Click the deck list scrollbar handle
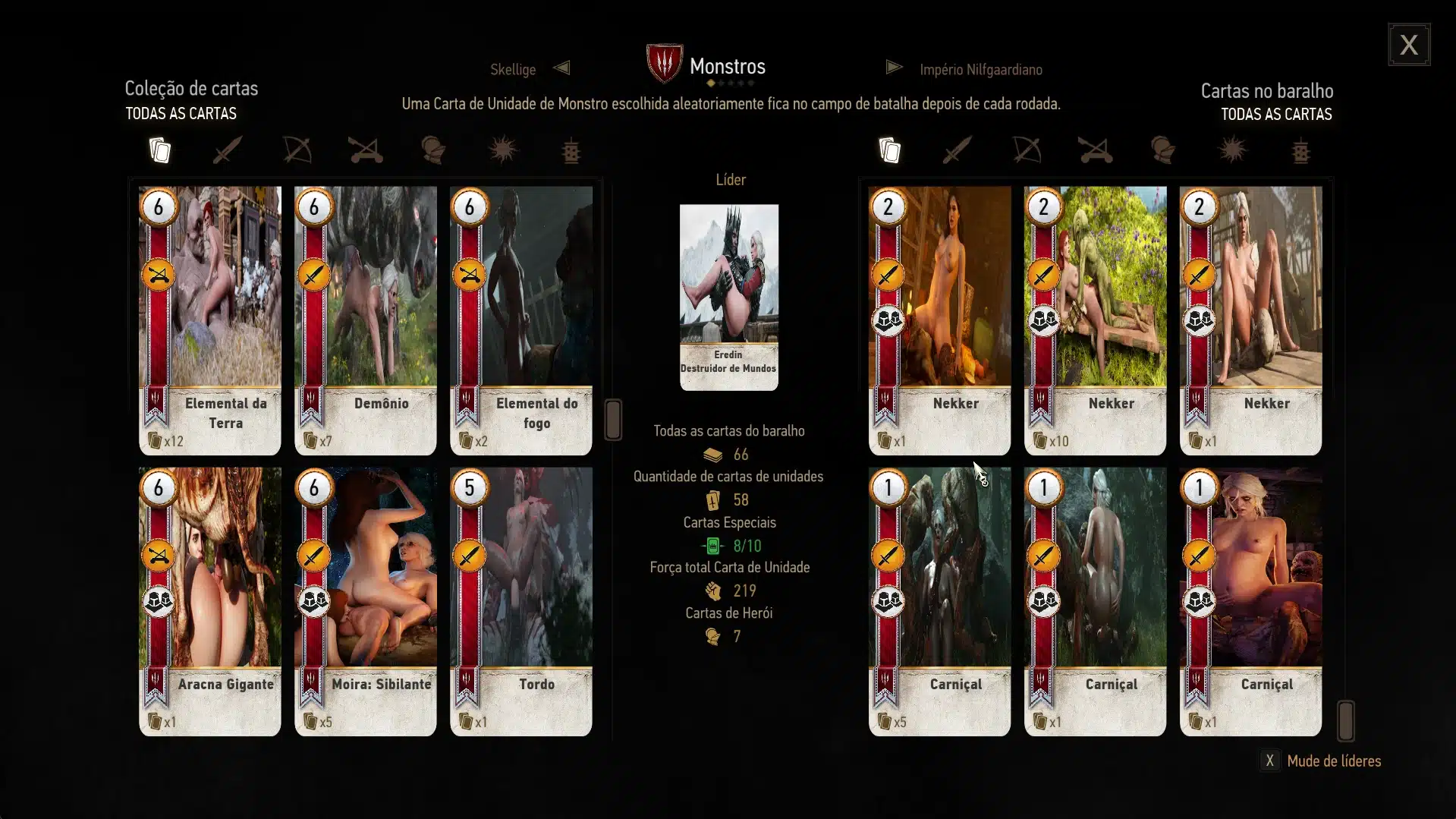 1345,720
